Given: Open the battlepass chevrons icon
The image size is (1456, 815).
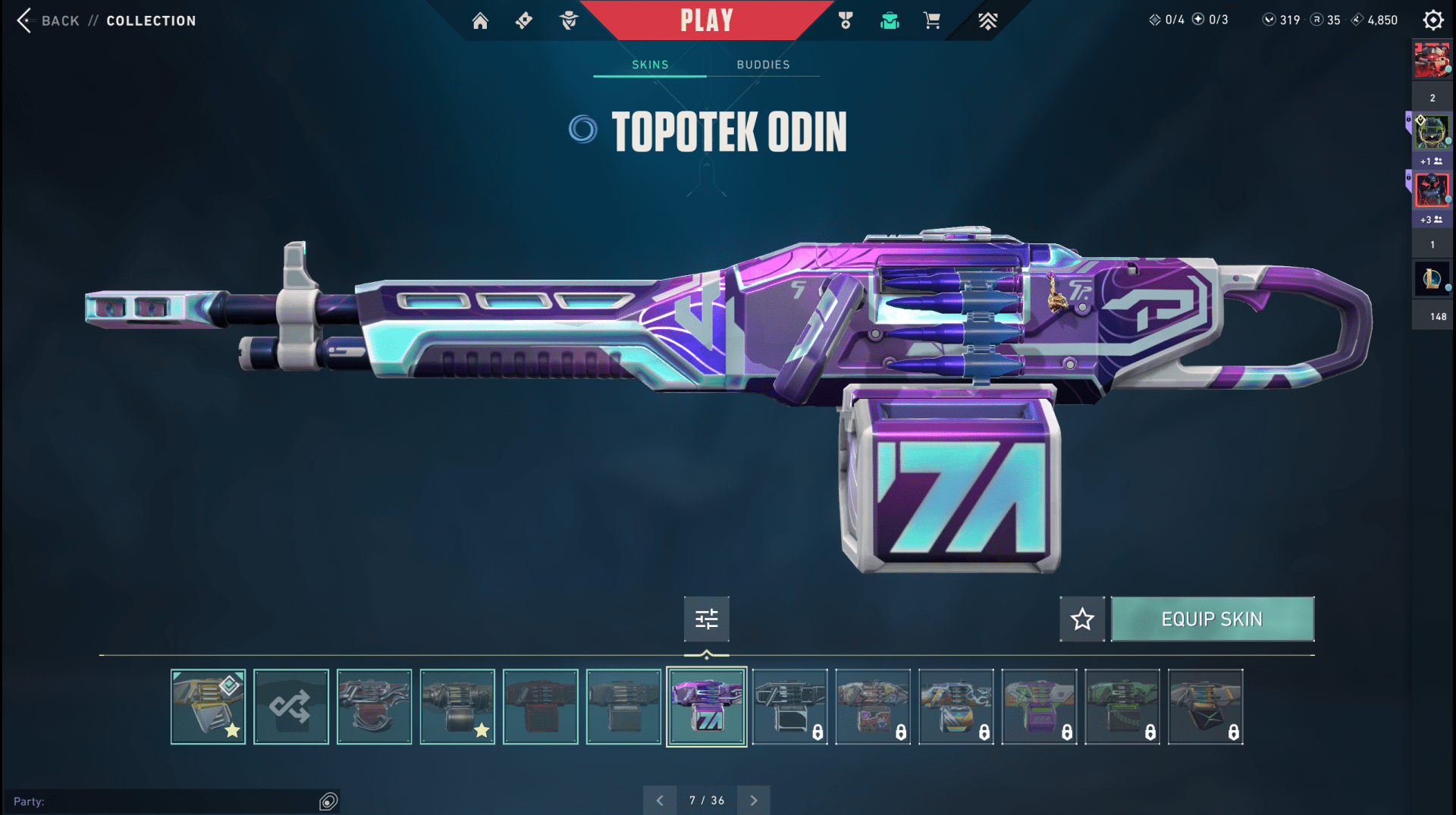Looking at the screenshot, I should pos(987,20).
